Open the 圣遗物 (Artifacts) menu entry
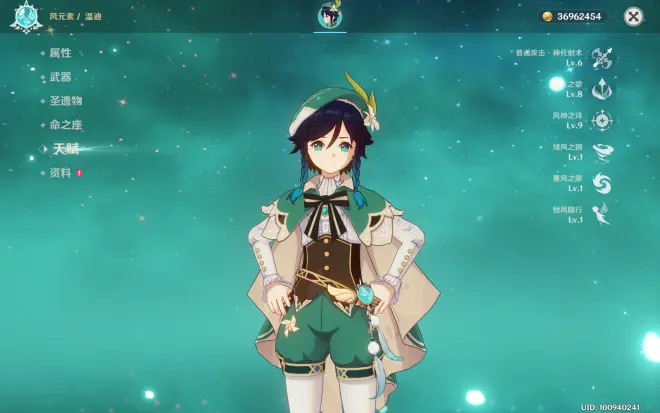The height and width of the screenshot is (413, 660). click(x=65, y=101)
